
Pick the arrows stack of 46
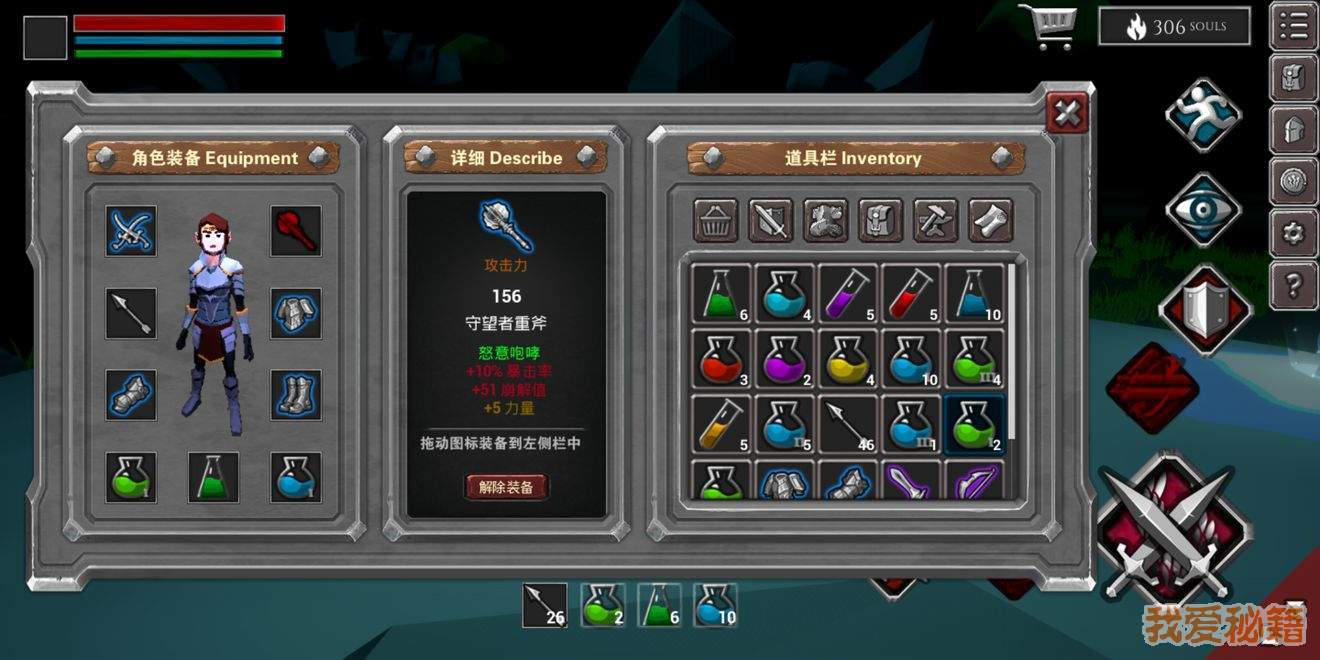tap(848, 422)
